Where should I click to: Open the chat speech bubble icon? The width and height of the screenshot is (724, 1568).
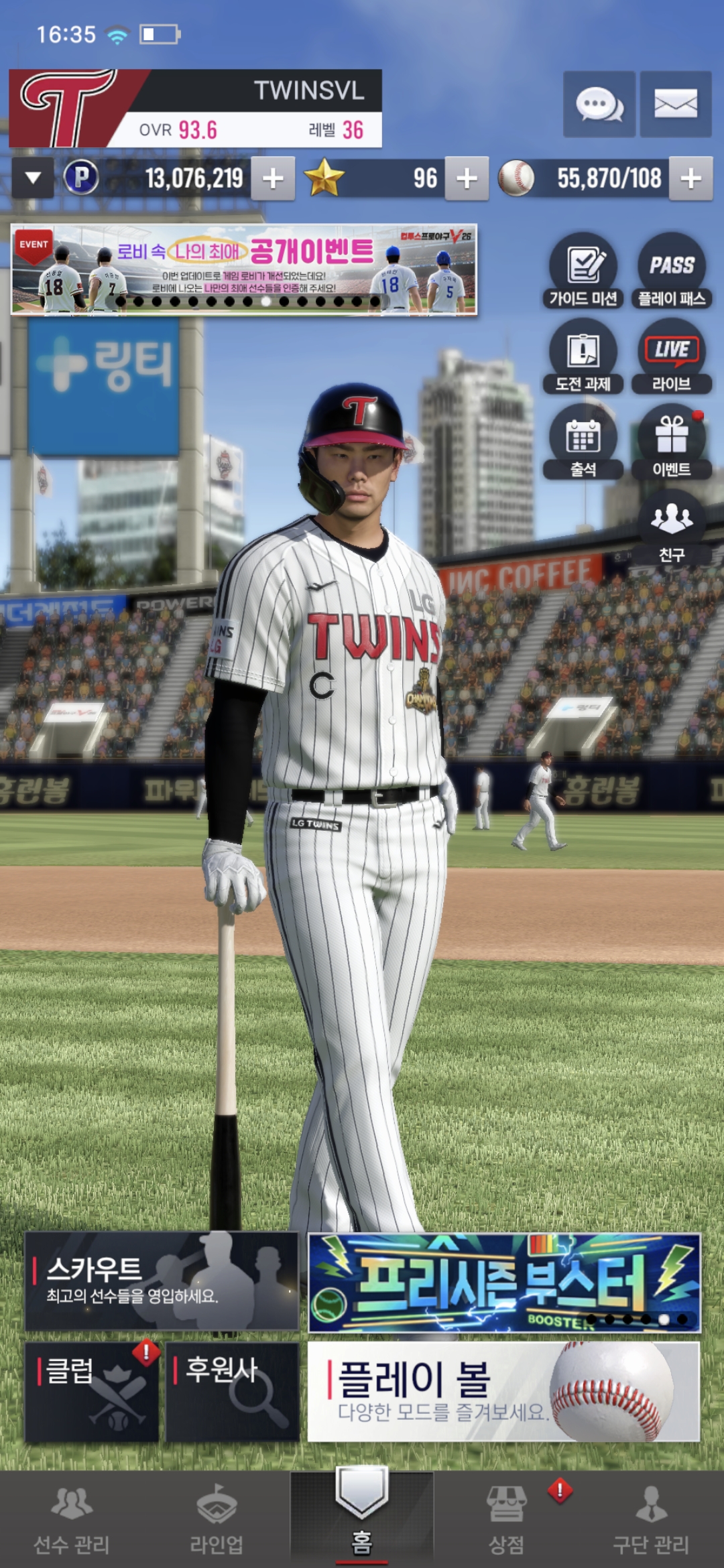point(599,105)
